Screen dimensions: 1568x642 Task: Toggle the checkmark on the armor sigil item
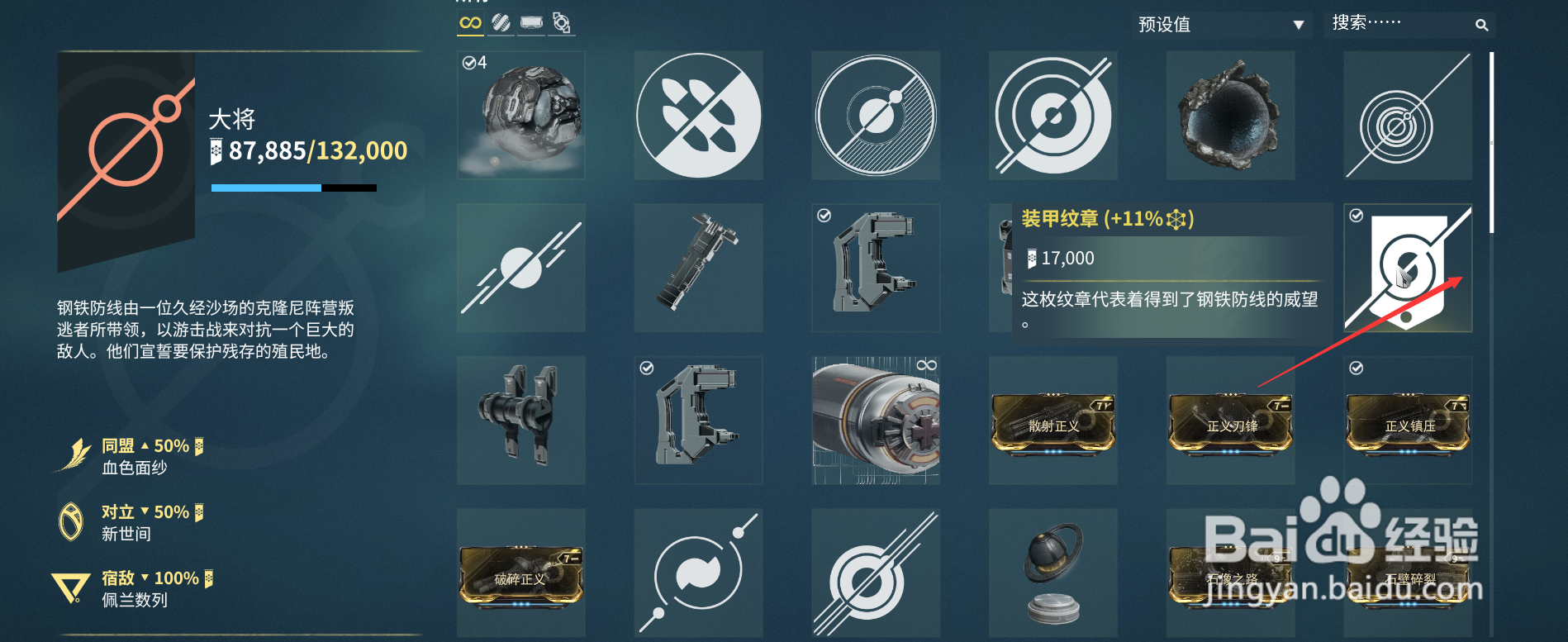[1356, 216]
